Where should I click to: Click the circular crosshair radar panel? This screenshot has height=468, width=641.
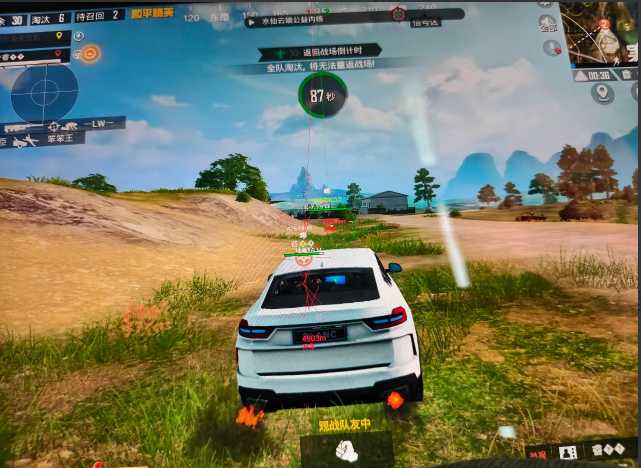click(44, 93)
